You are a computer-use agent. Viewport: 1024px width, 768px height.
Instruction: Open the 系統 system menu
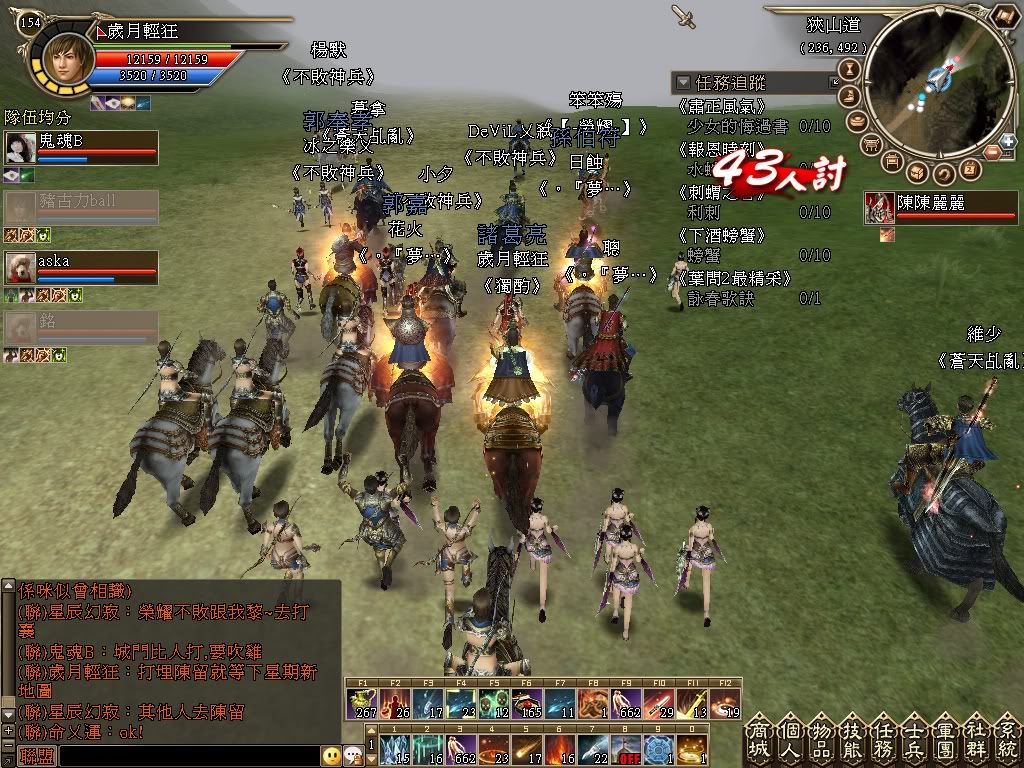(1007, 741)
